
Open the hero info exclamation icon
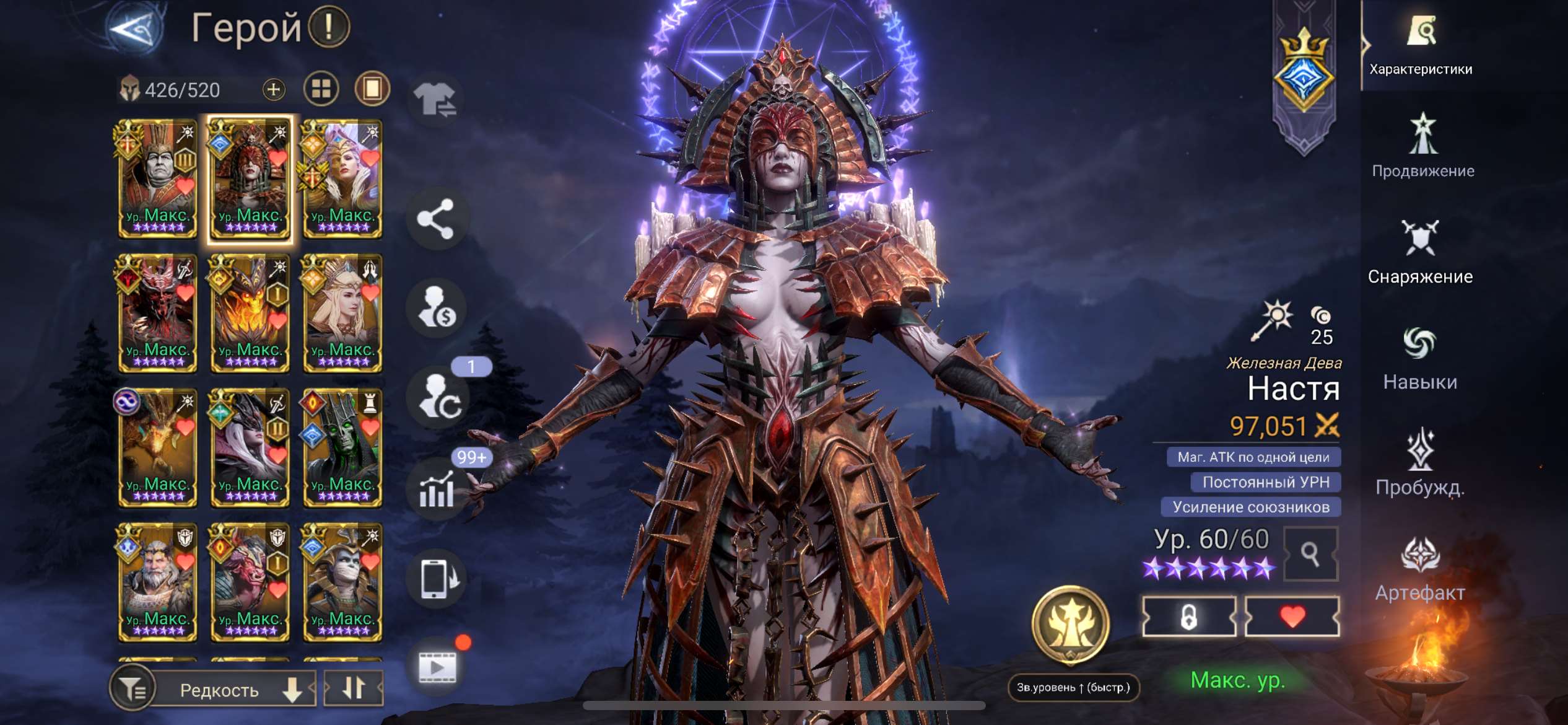(x=329, y=27)
